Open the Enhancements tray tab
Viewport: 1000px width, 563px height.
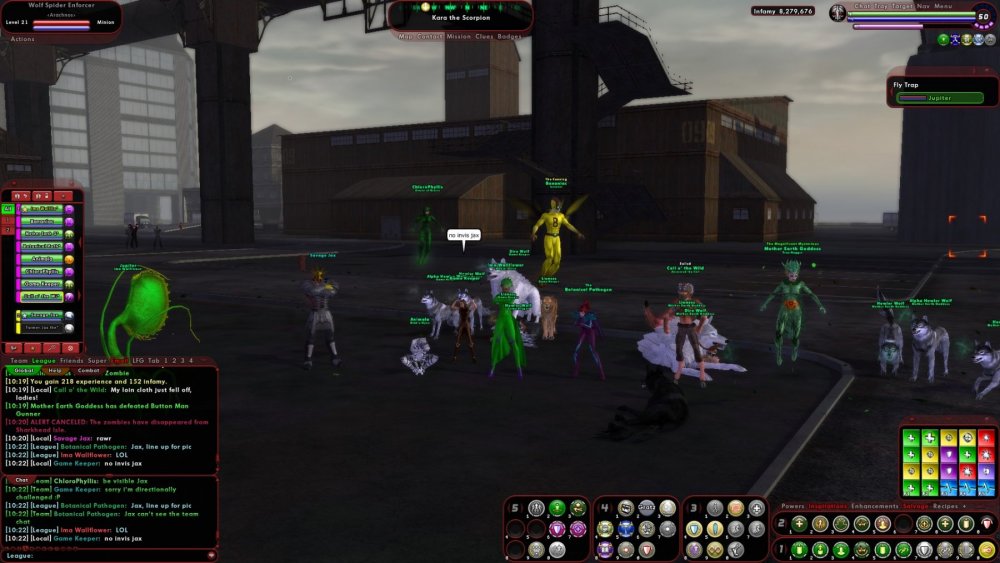pyautogui.click(x=876, y=506)
